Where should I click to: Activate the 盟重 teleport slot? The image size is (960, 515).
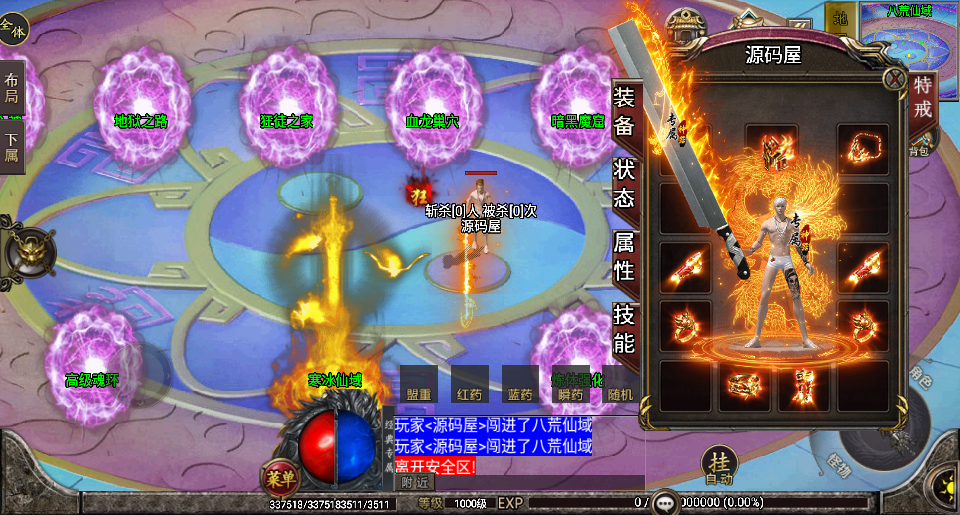[419, 385]
